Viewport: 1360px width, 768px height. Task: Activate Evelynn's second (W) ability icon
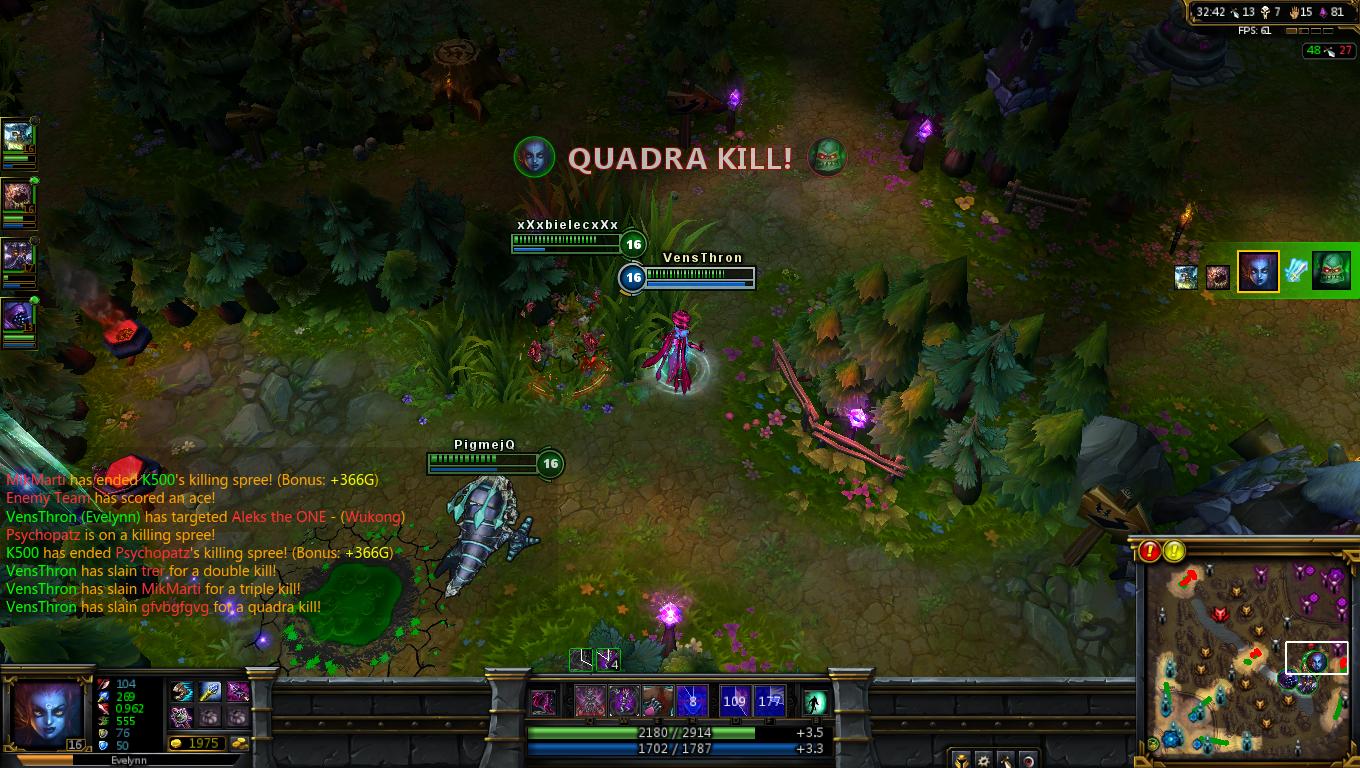(x=624, y=701)
